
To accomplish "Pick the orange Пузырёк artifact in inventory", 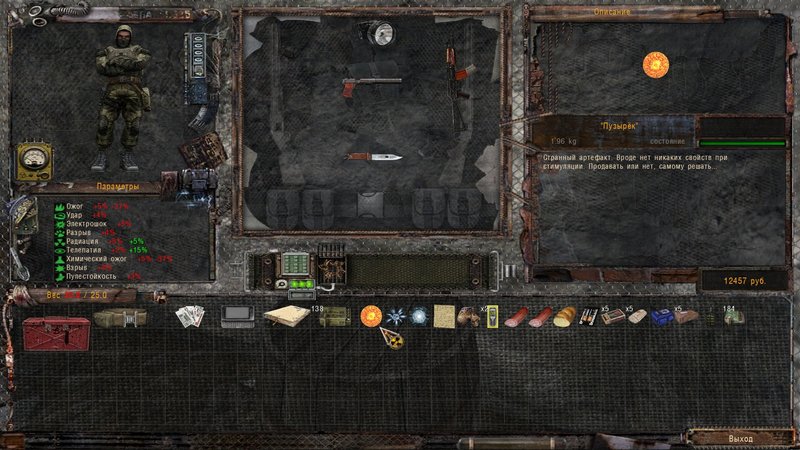I will click(371, 316).
